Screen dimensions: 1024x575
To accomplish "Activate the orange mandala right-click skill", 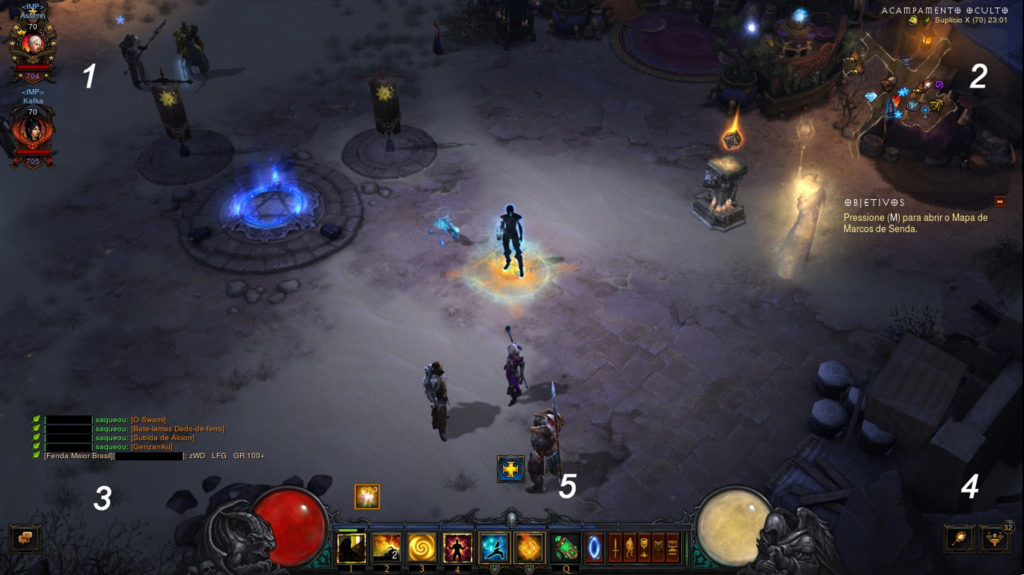I will click(528, 547).
